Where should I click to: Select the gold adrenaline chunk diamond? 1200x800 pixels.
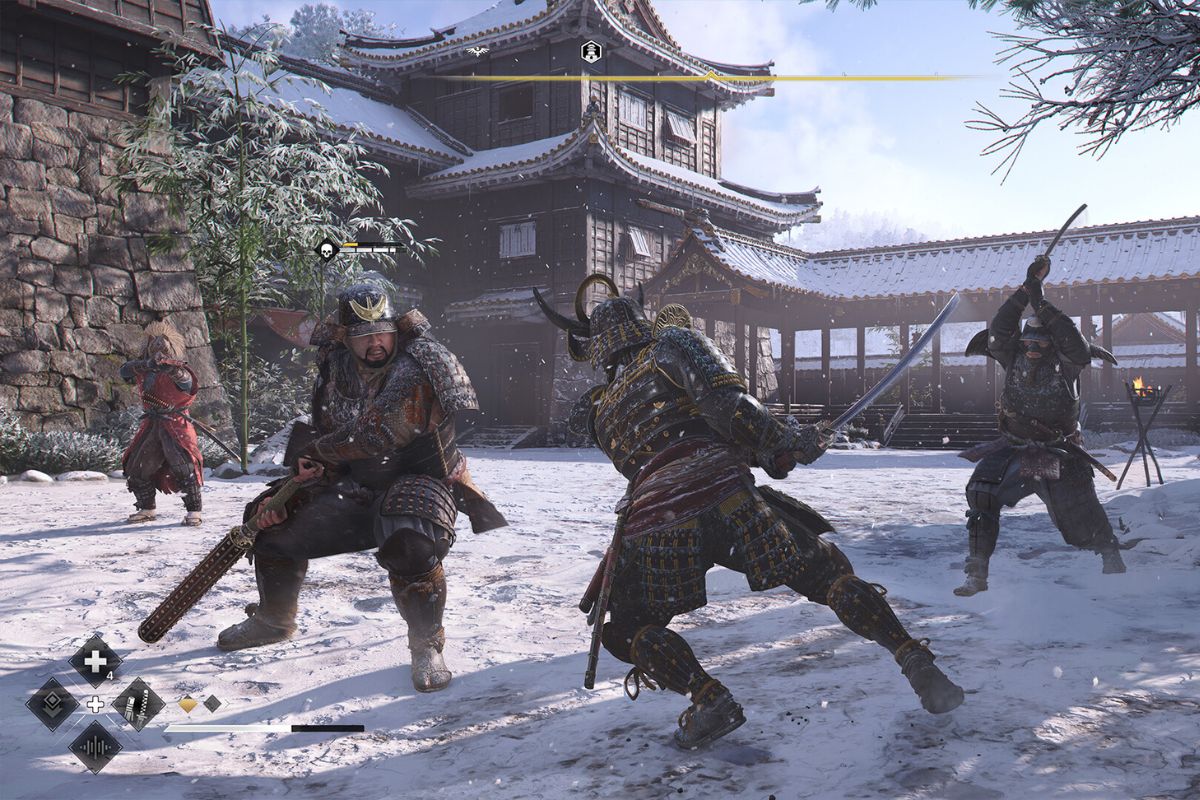click(x=188, y=704)
